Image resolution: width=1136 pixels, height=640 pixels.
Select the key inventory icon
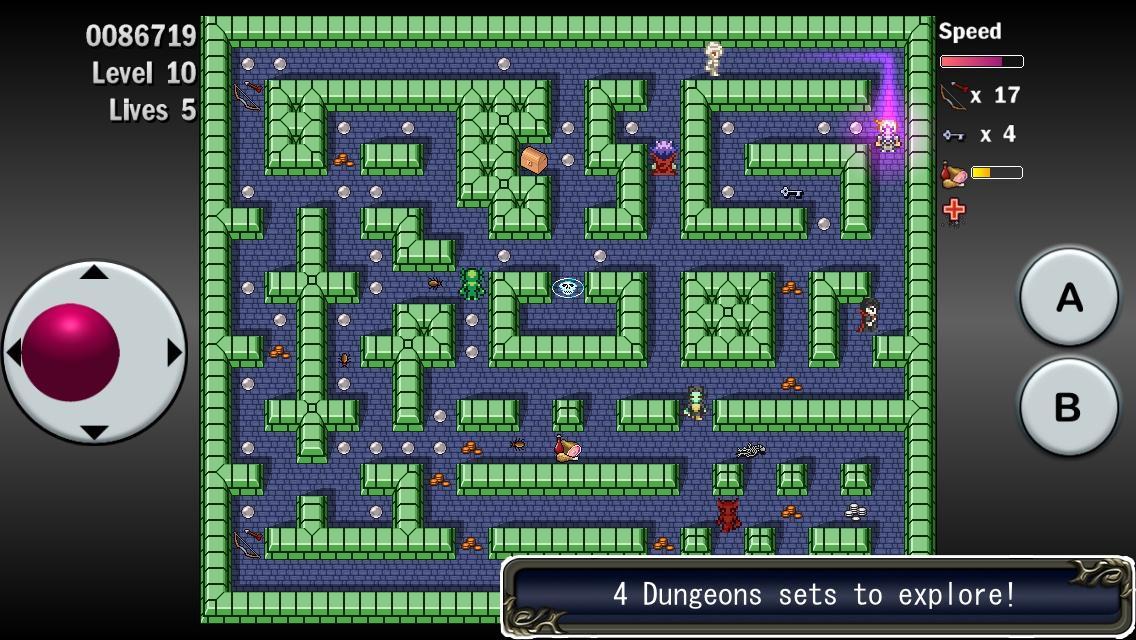pos(953,135)
